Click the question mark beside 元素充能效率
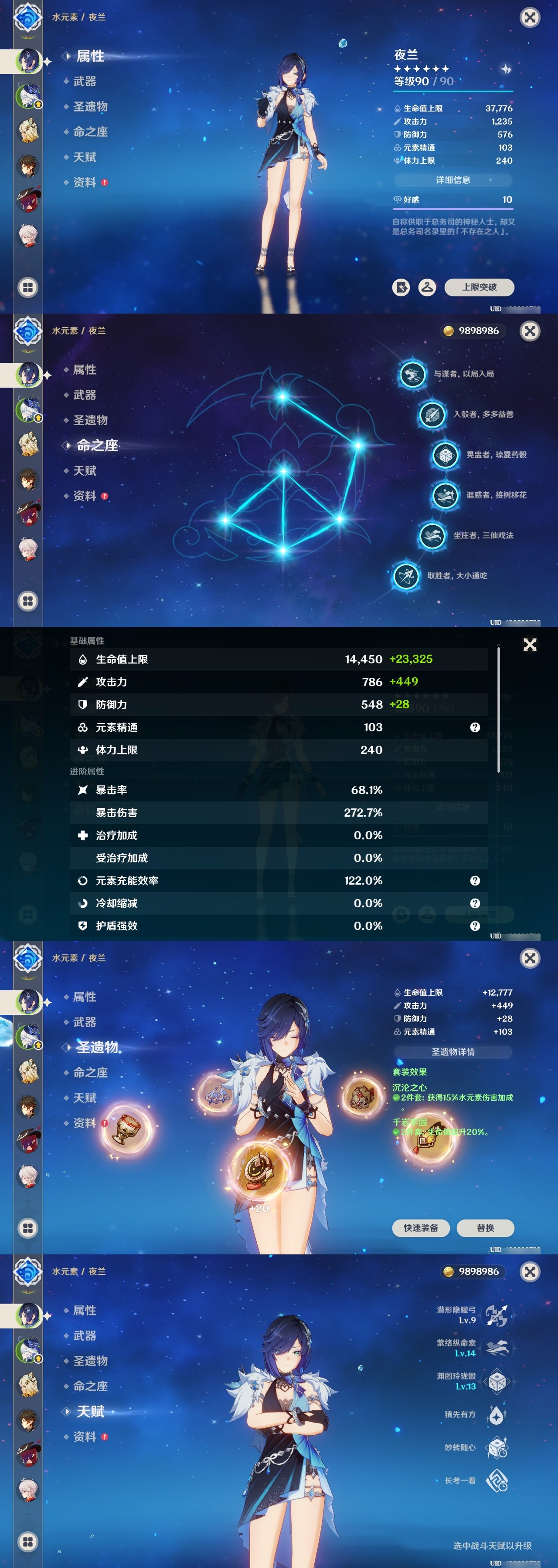The height and width of the screenshot is (1568, 558). (x=475, y=880)
